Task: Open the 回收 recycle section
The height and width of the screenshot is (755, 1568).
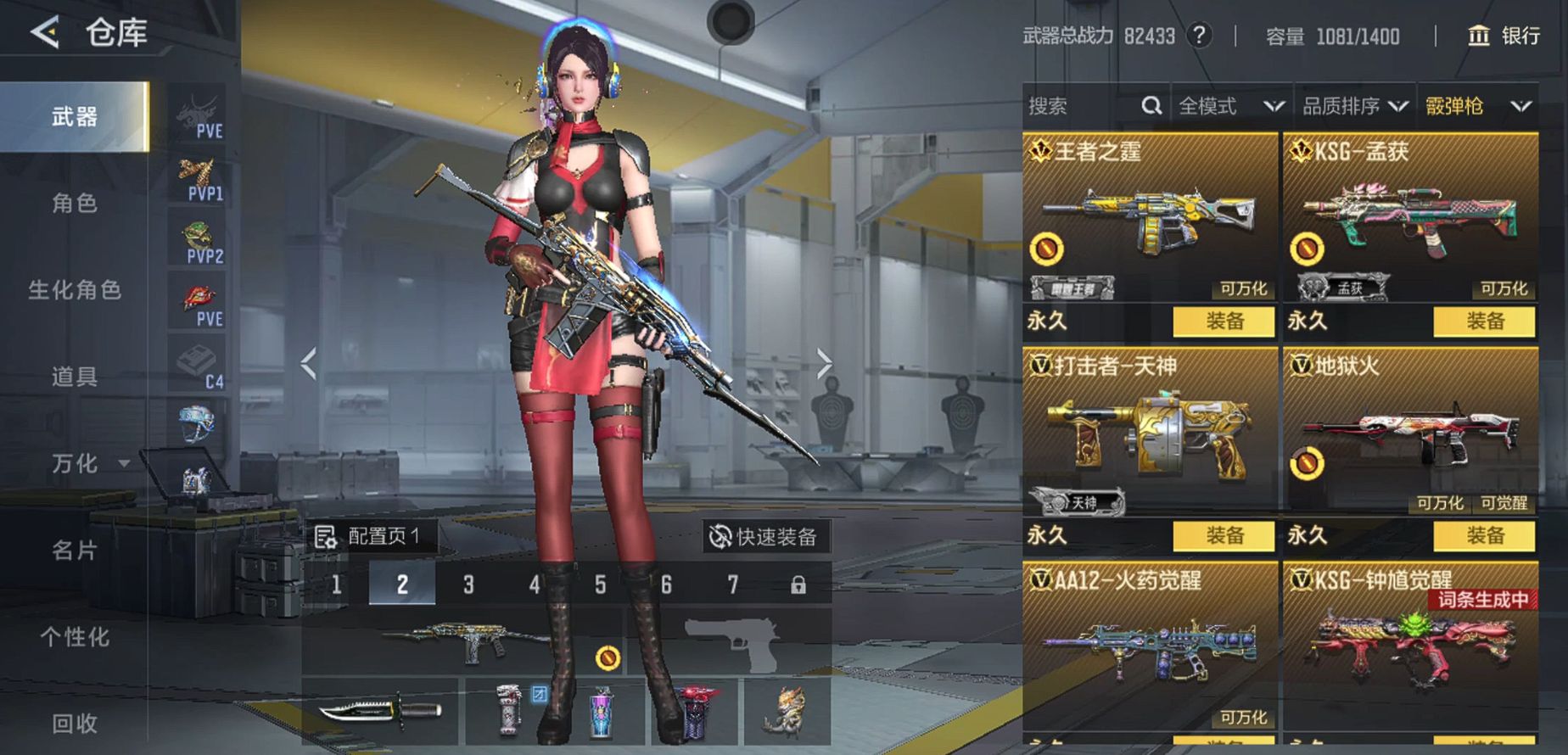Action: [x=75, y=724]
